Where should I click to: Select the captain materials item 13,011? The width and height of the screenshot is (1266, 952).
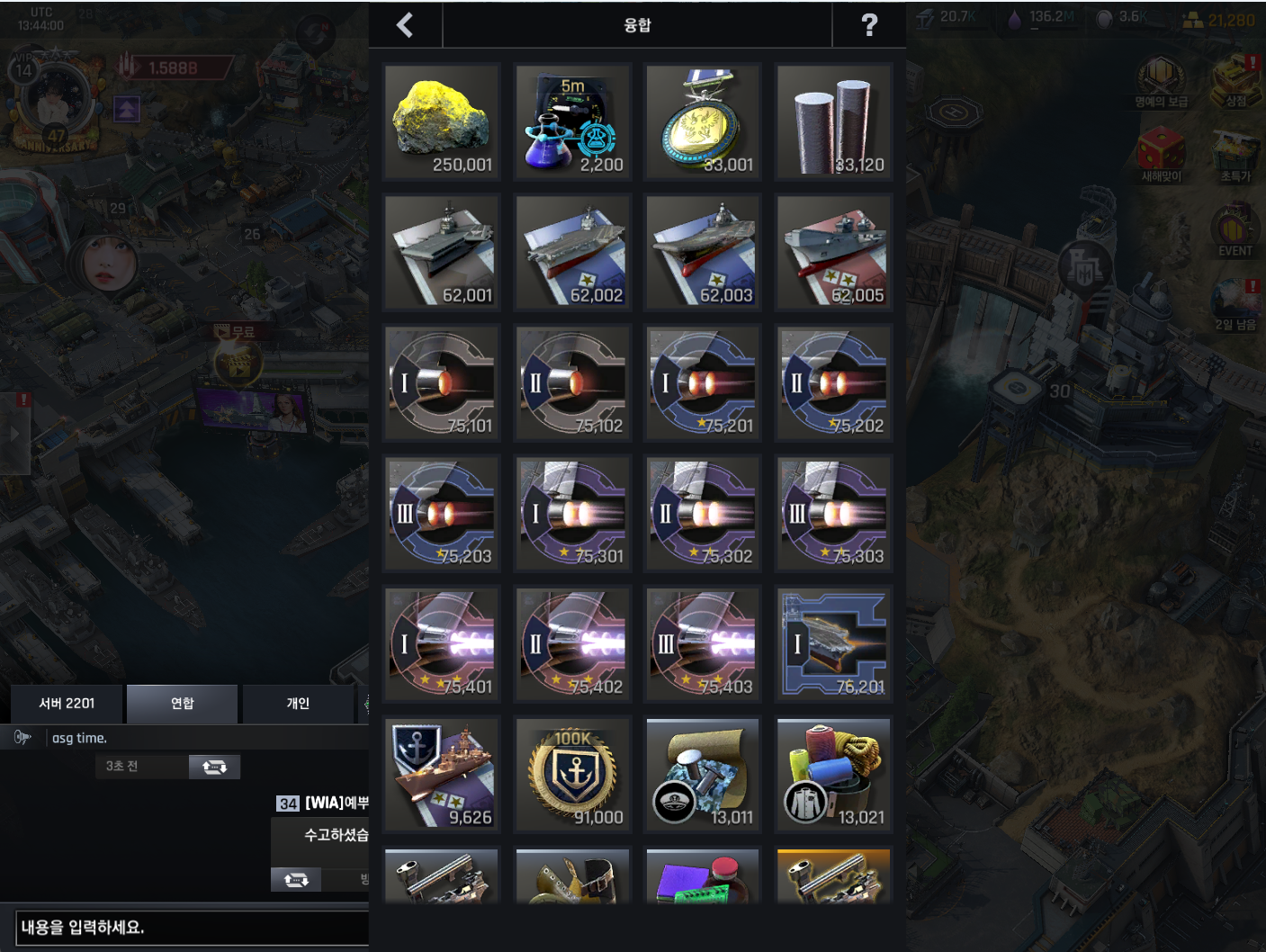[x=703, y=774]
